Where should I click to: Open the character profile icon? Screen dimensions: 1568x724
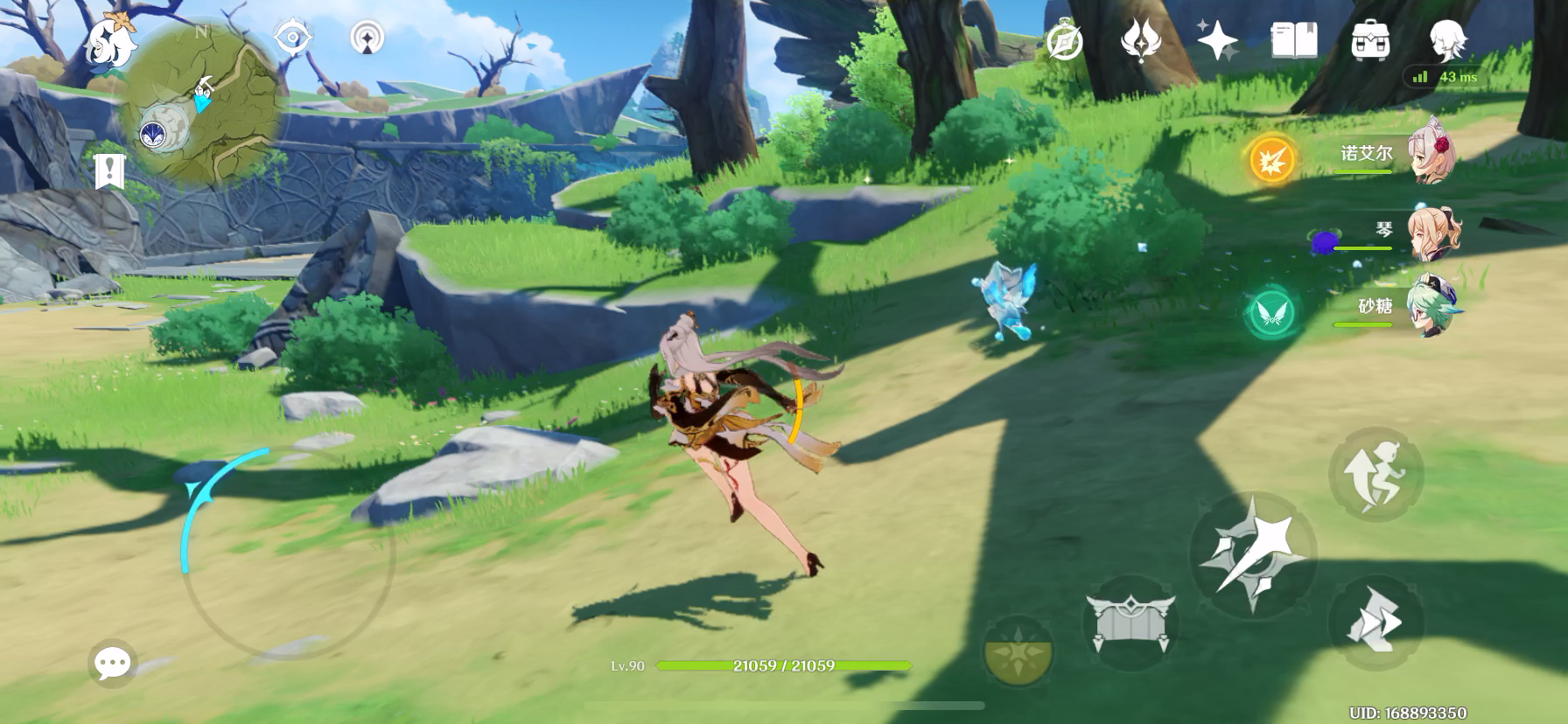1447,40
